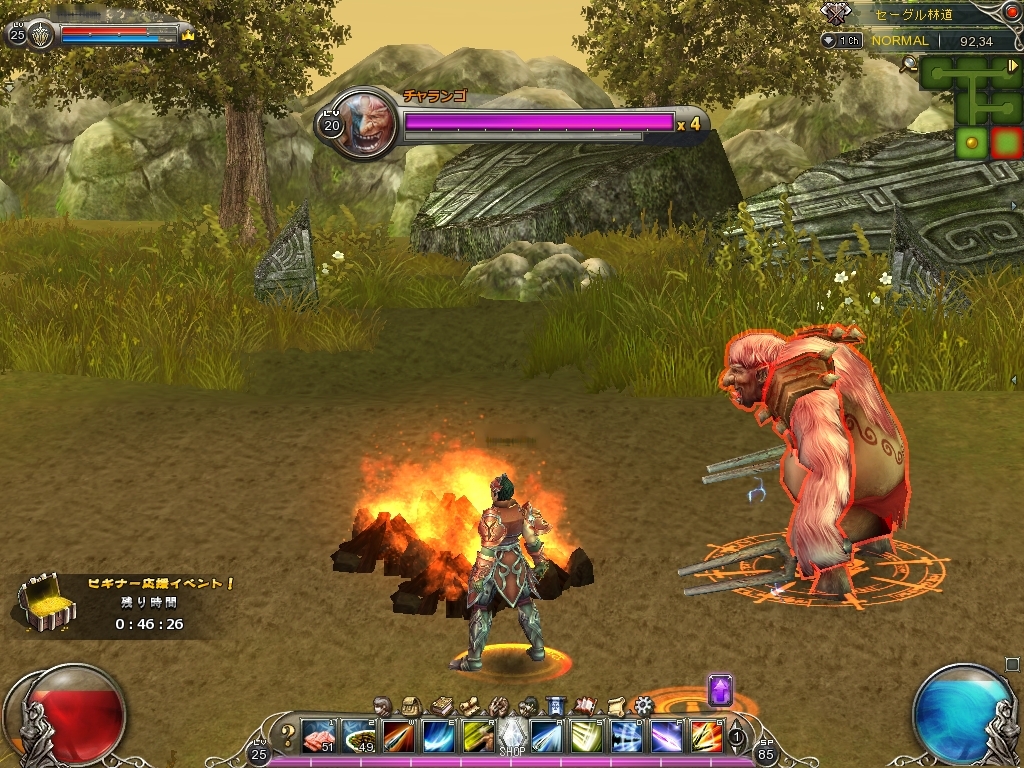
Task: Open the blue banner menu icon
Action: tap(556, 706)
